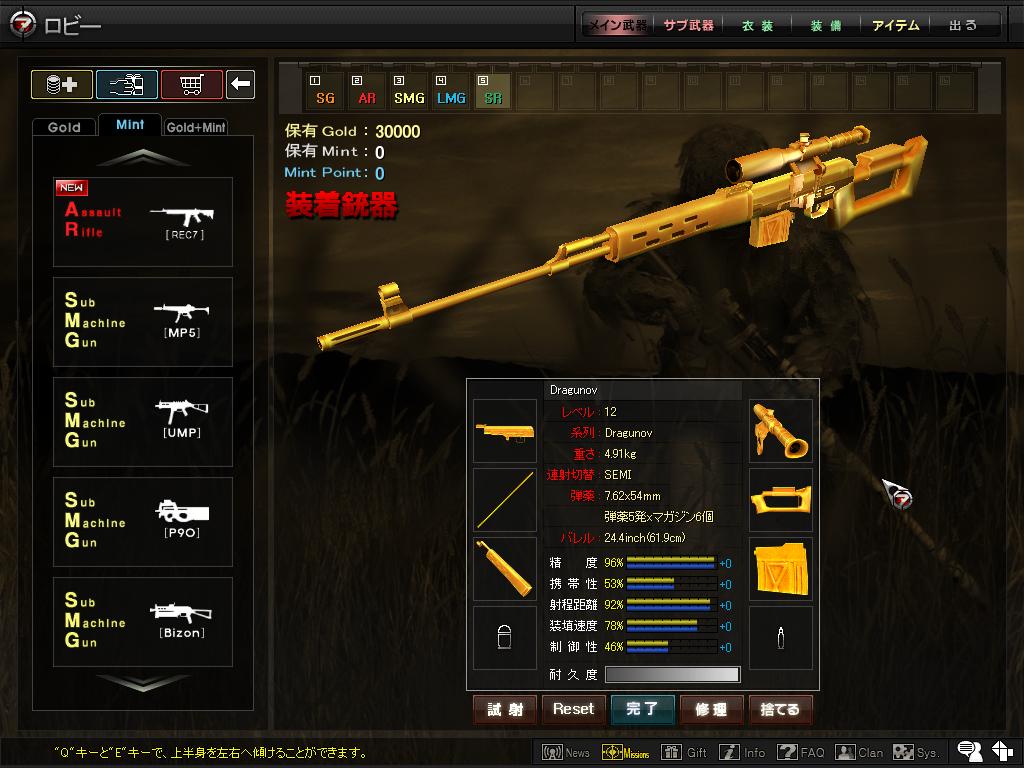1024x768 pixels.
Task: Select the Bizon submachine gun listing
Action: point(143,622)
